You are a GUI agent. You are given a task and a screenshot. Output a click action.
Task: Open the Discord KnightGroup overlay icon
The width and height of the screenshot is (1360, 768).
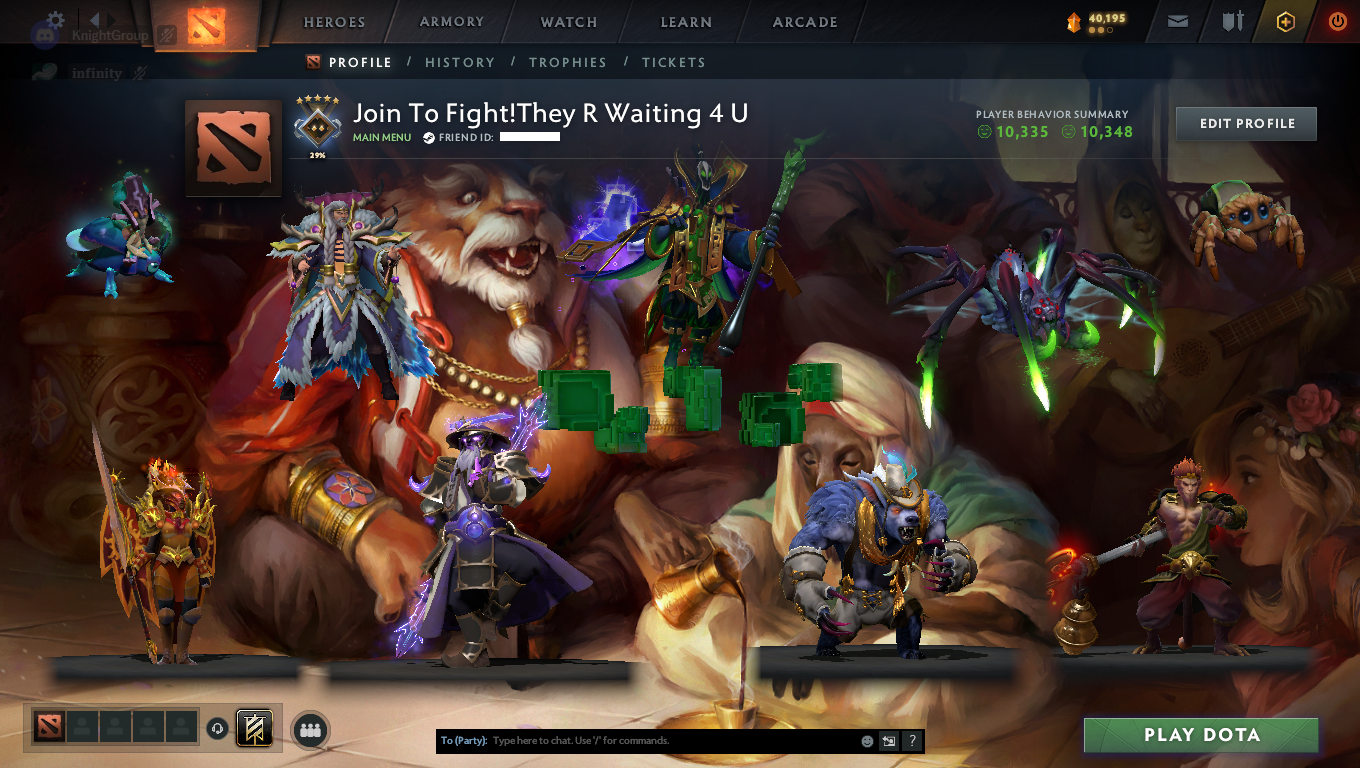(x=45, y=34)
